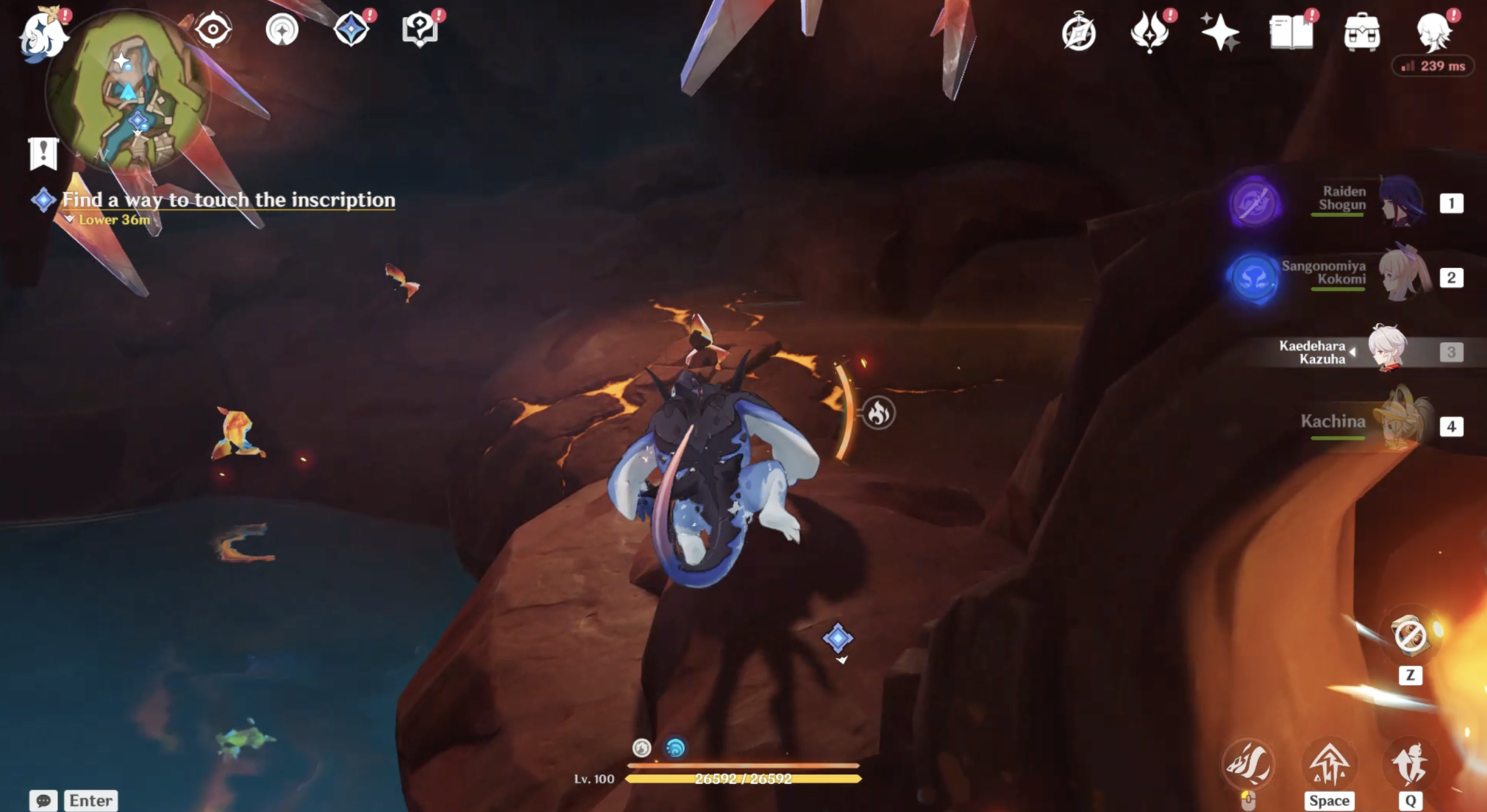Open the tutorial guide icon with notification

[418, 29]
